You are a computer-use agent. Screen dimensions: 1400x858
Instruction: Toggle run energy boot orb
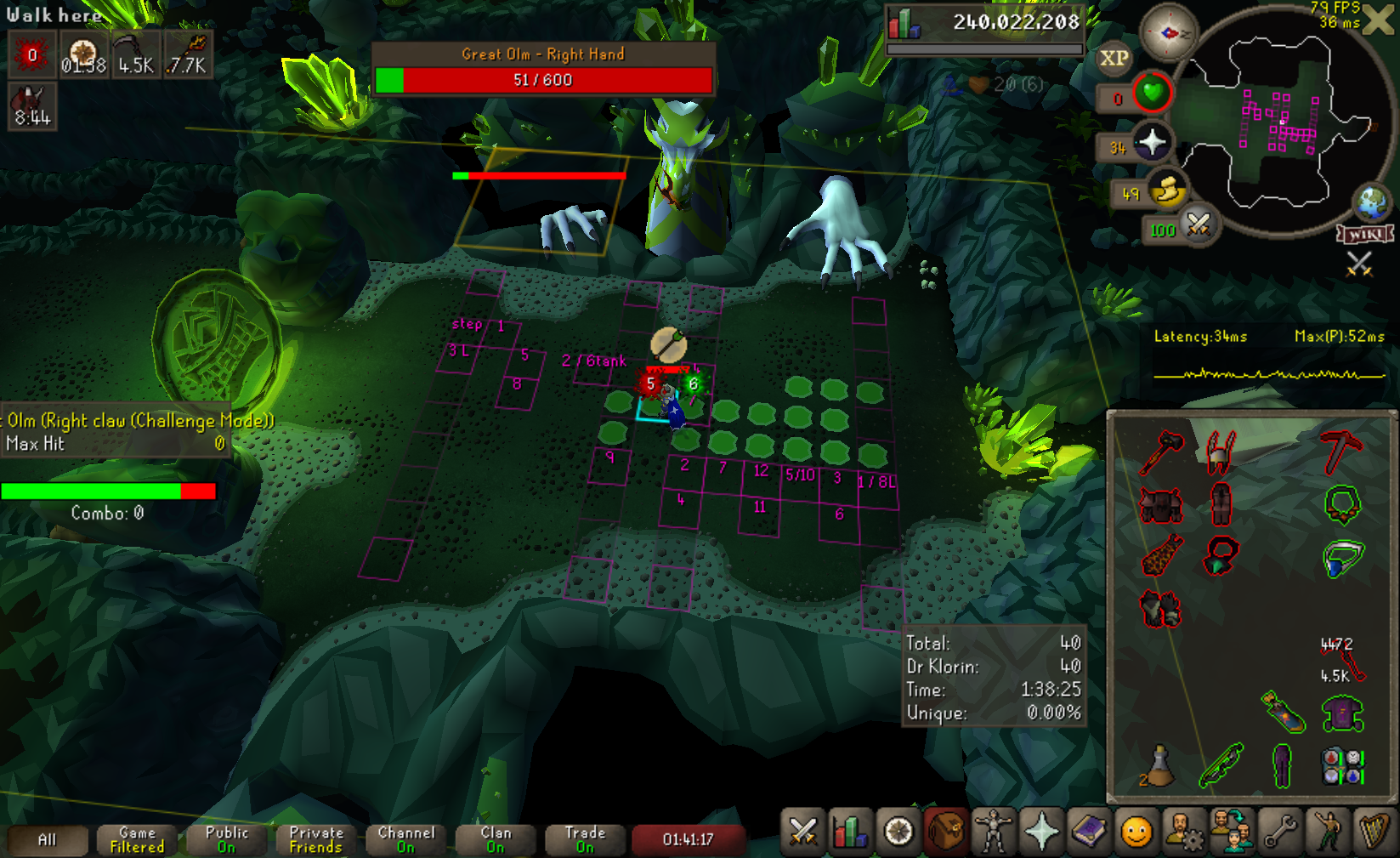tap(1168, 191)
